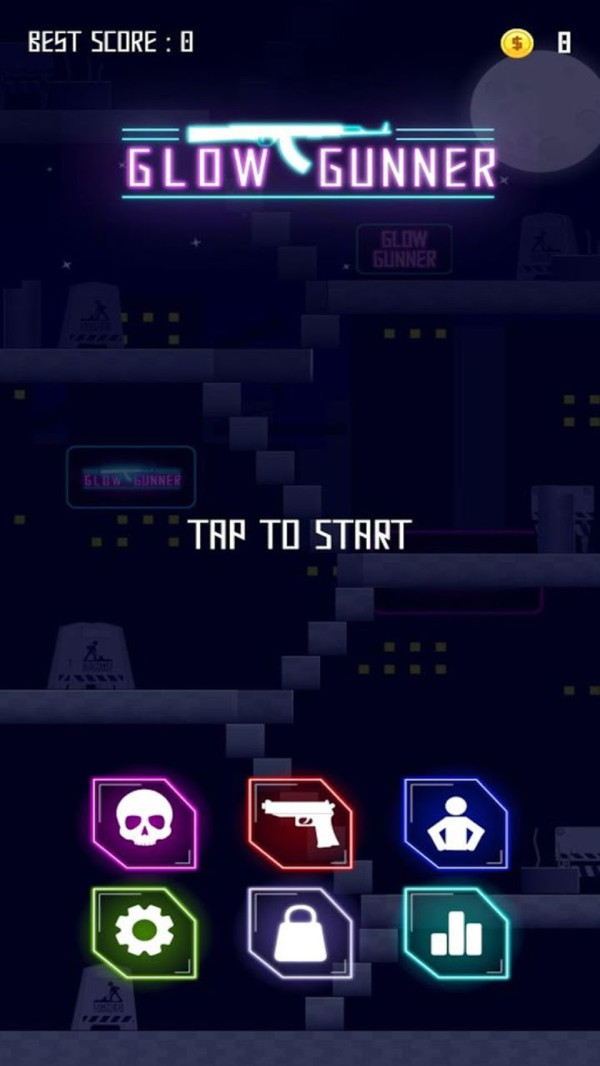Open the purple skull menu
Viewport: 600px width, 1066px height.
click(x=145, y=823)
